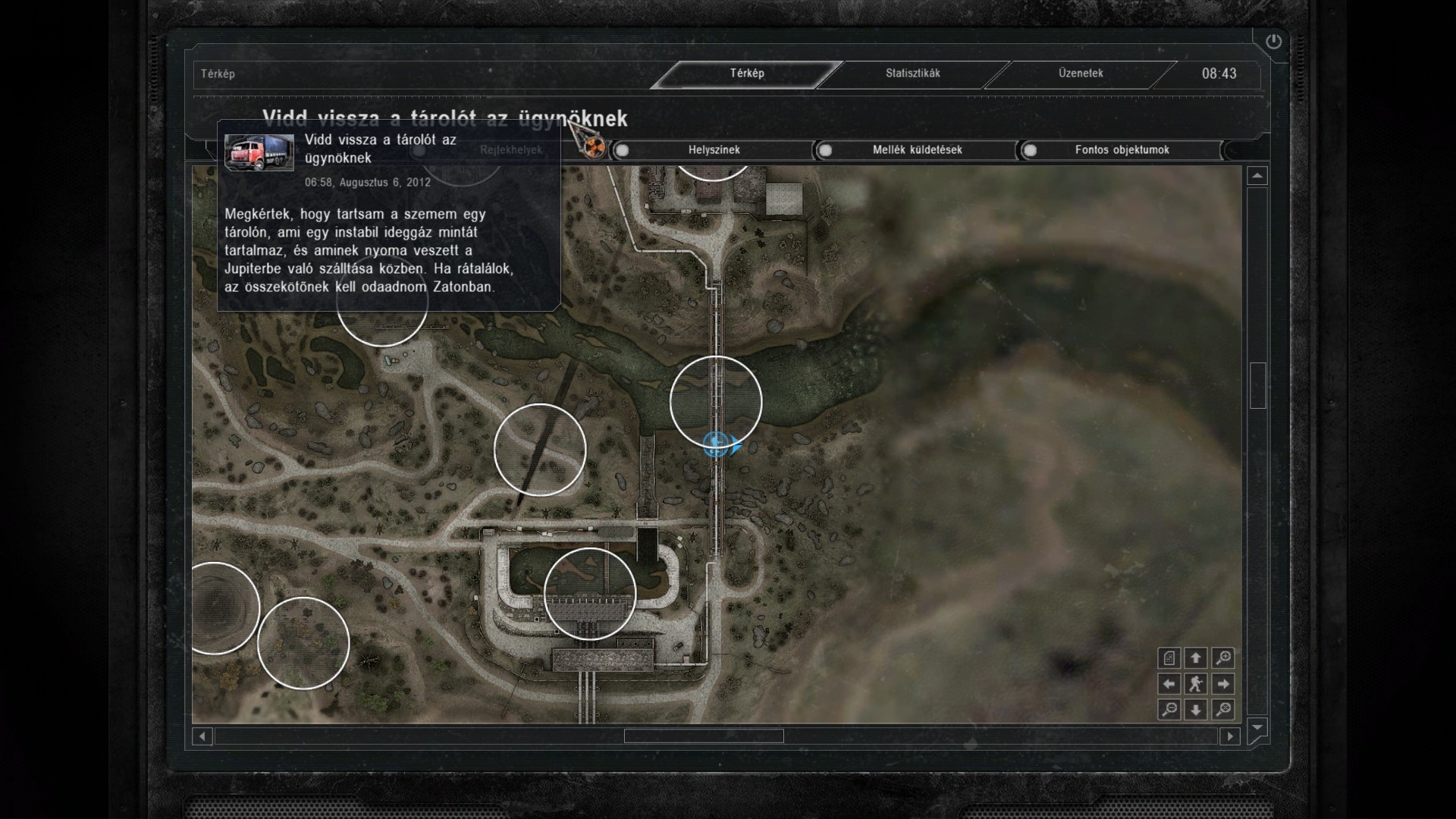
Task: Click the power button to close the PDA
Action: (x=1273, y=42)
